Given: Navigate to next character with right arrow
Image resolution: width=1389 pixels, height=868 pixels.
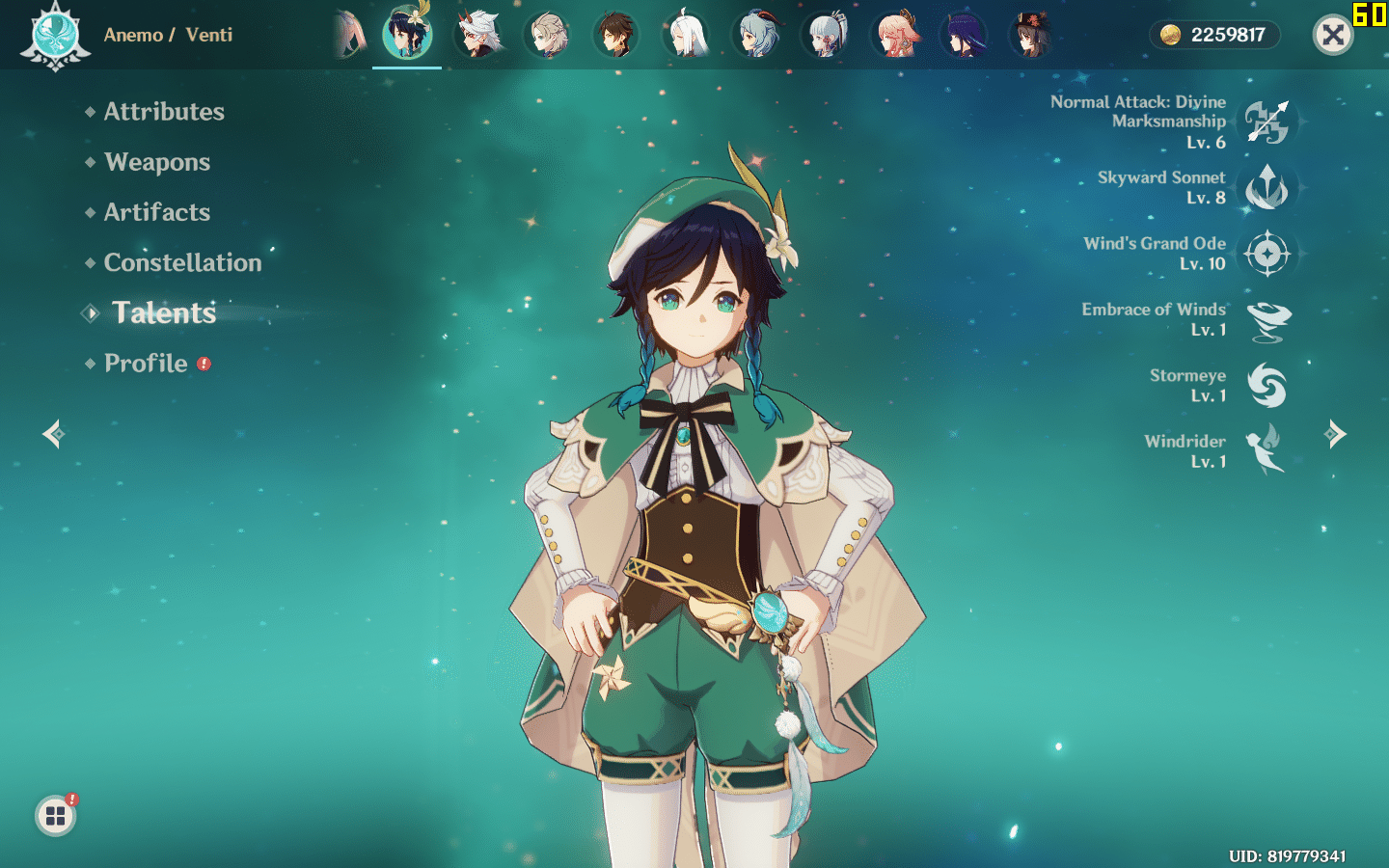Looking at the screenshot, I should tap(1336, 434).
